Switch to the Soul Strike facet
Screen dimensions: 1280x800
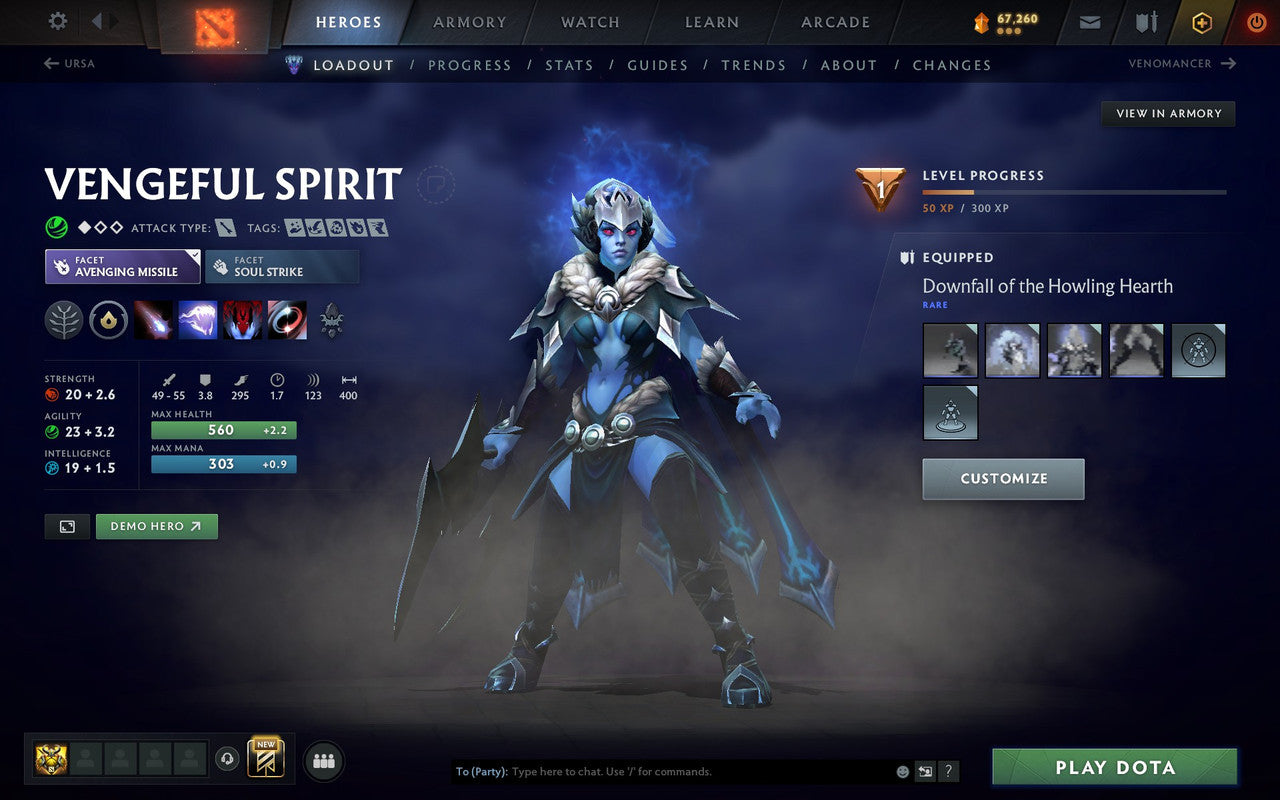[x=282, y=266]
